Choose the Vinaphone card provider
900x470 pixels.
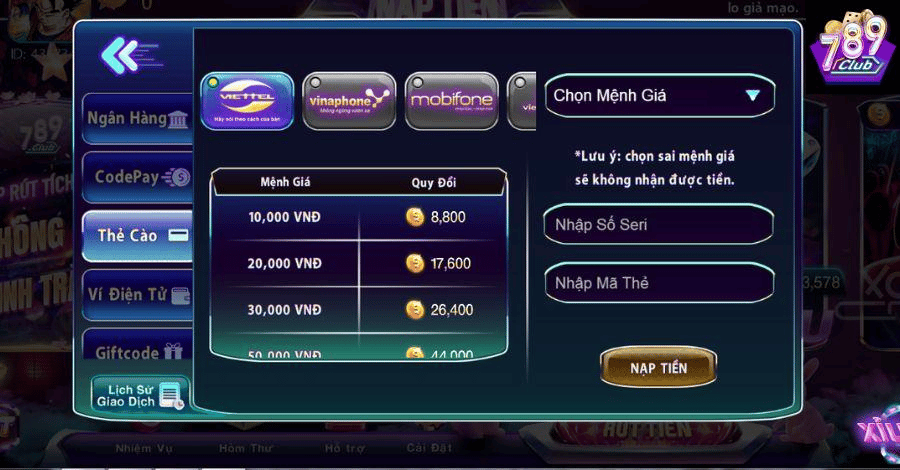(x=349, y=100)
